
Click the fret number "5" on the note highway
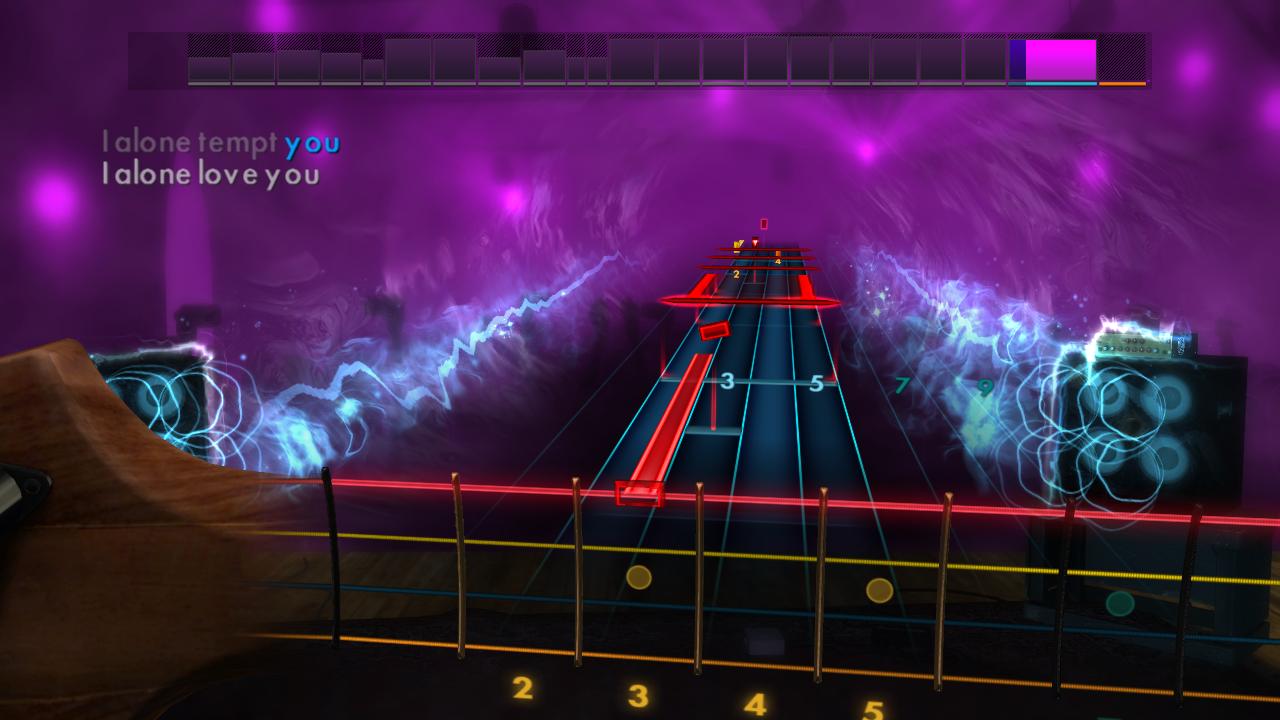coord(815,381)
